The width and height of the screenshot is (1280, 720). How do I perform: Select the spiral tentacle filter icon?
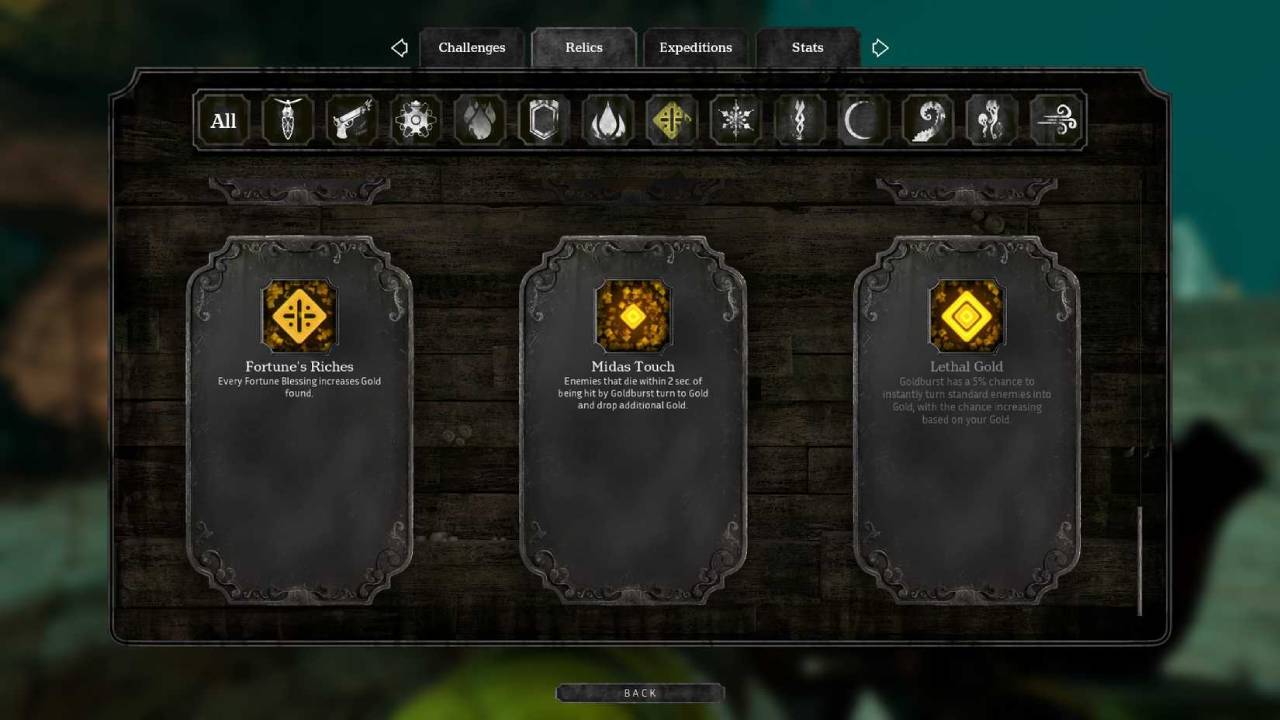927,120
